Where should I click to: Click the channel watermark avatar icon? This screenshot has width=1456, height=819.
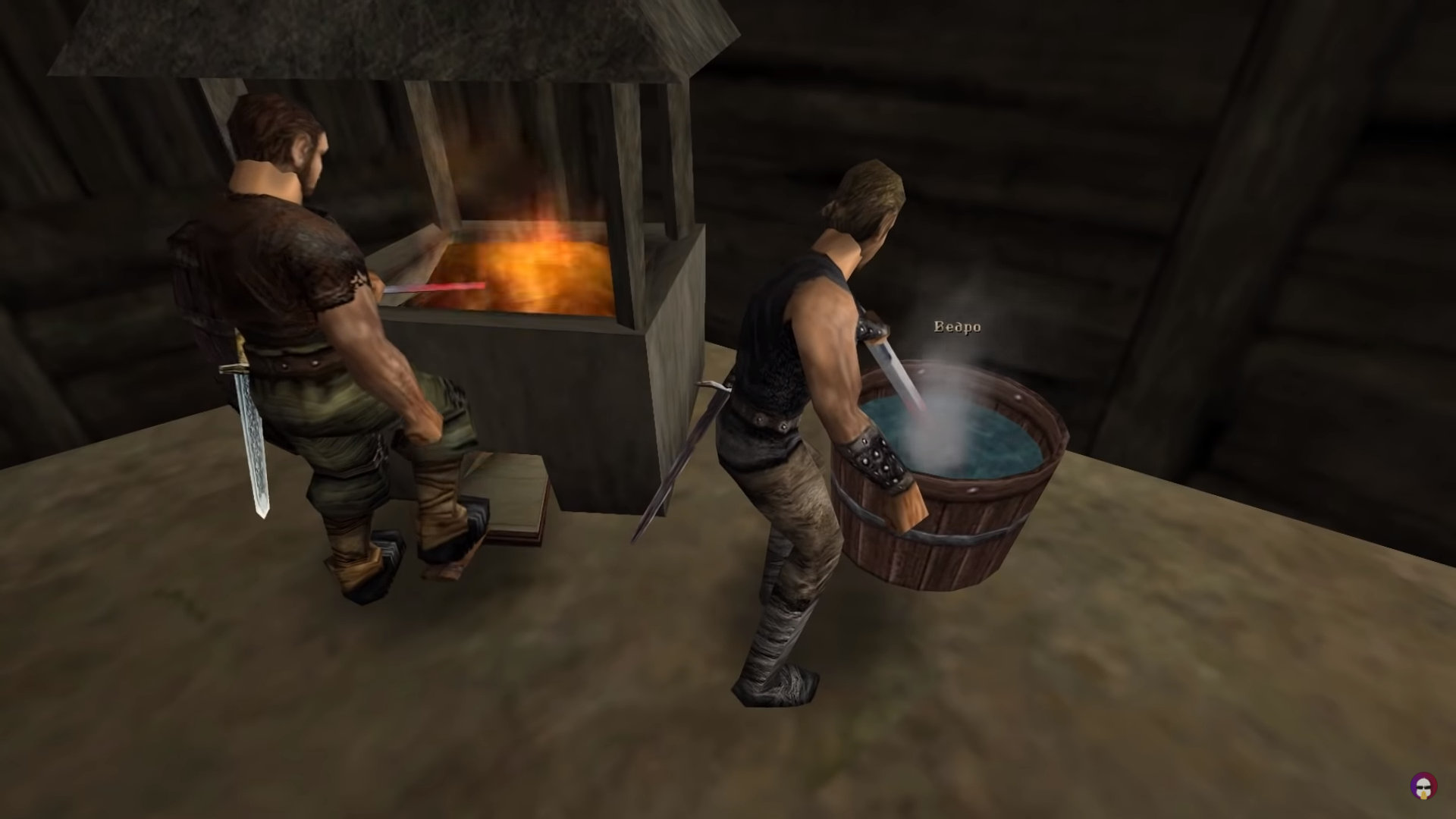tap(1422, 786)
